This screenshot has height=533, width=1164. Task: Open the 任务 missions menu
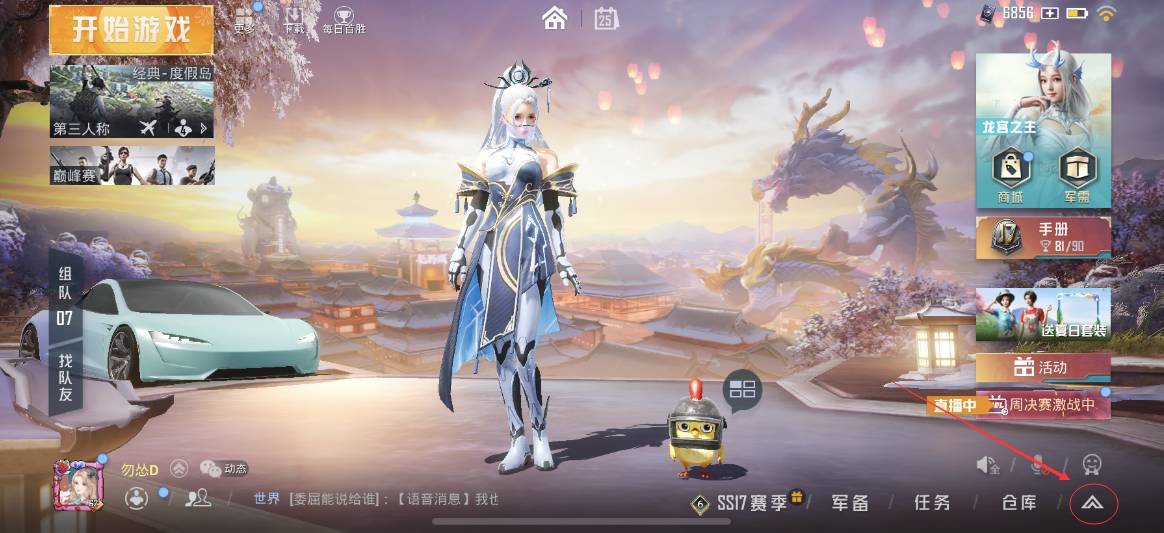point(932,503)
